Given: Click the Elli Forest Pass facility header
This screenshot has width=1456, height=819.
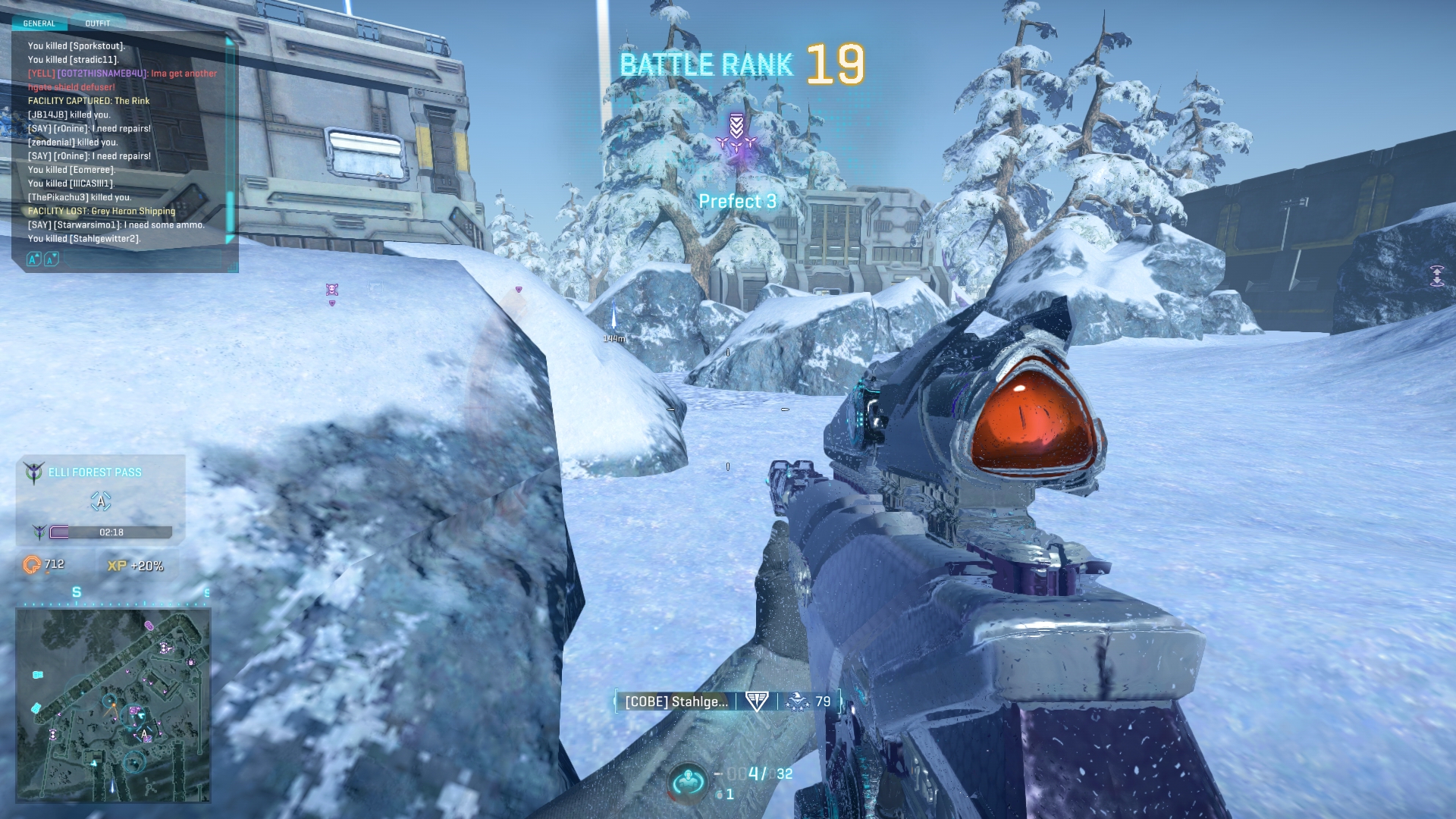Looking at the screenshot, I should click(x=95, y=472).
